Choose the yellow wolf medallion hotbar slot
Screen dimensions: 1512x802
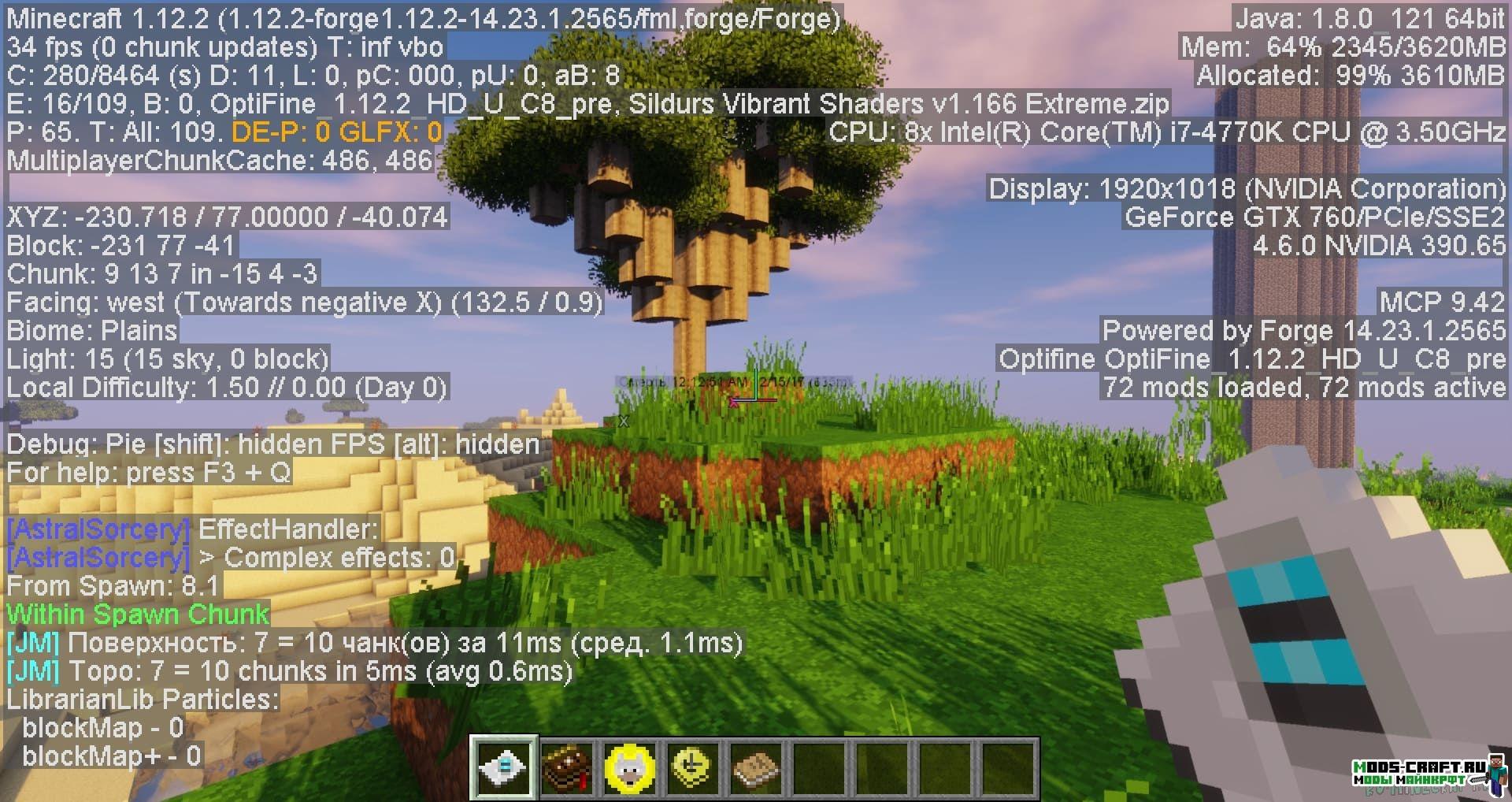630,768
